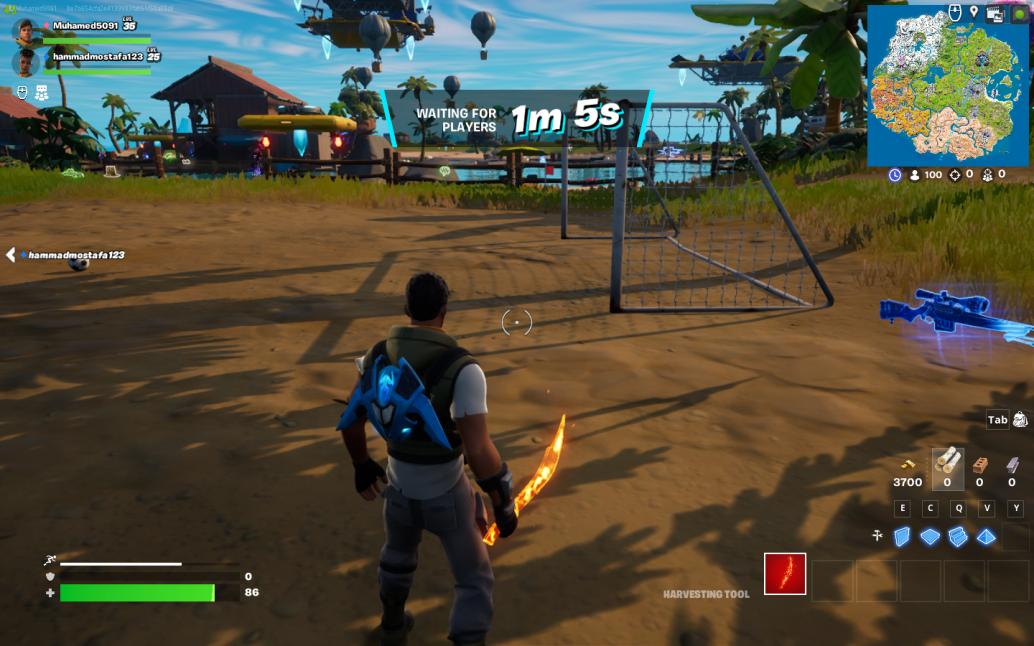
Task: Open the island minimap
Action: [x=949, y=94]
